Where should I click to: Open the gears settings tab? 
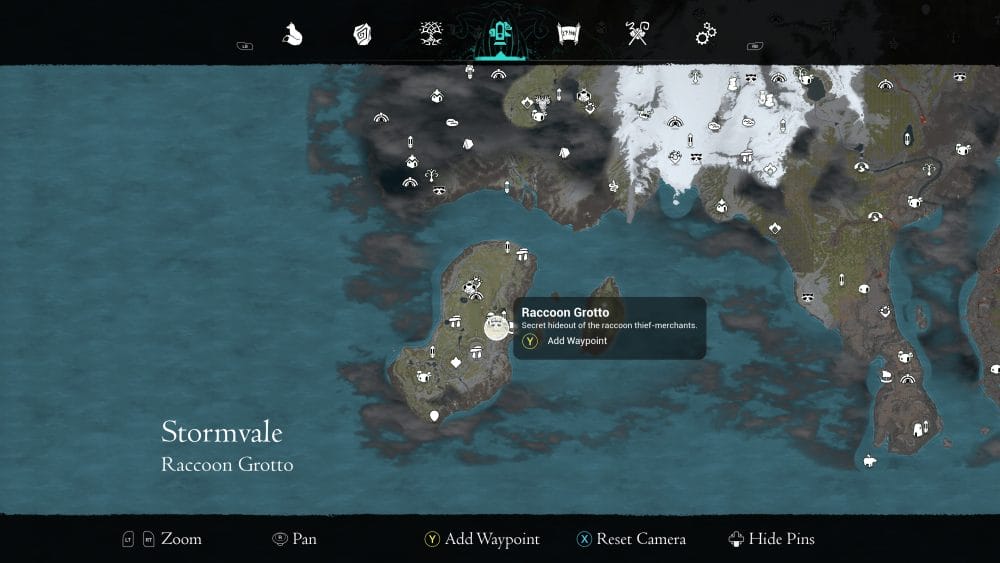[x=706, y=35]
